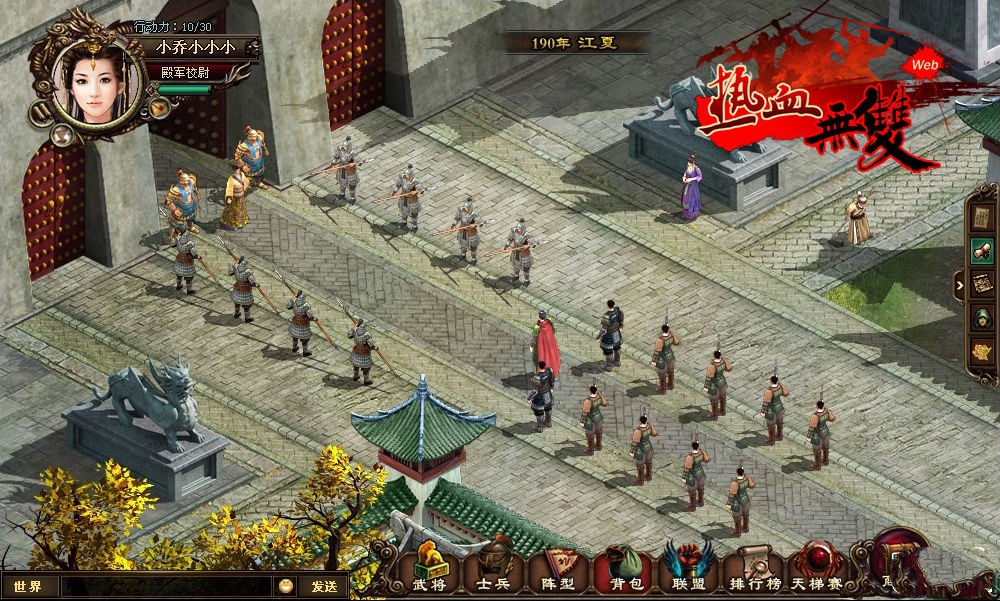1000x601 pixels.
Task: Open the 武将 generals menu
Action: click(429, 572)
